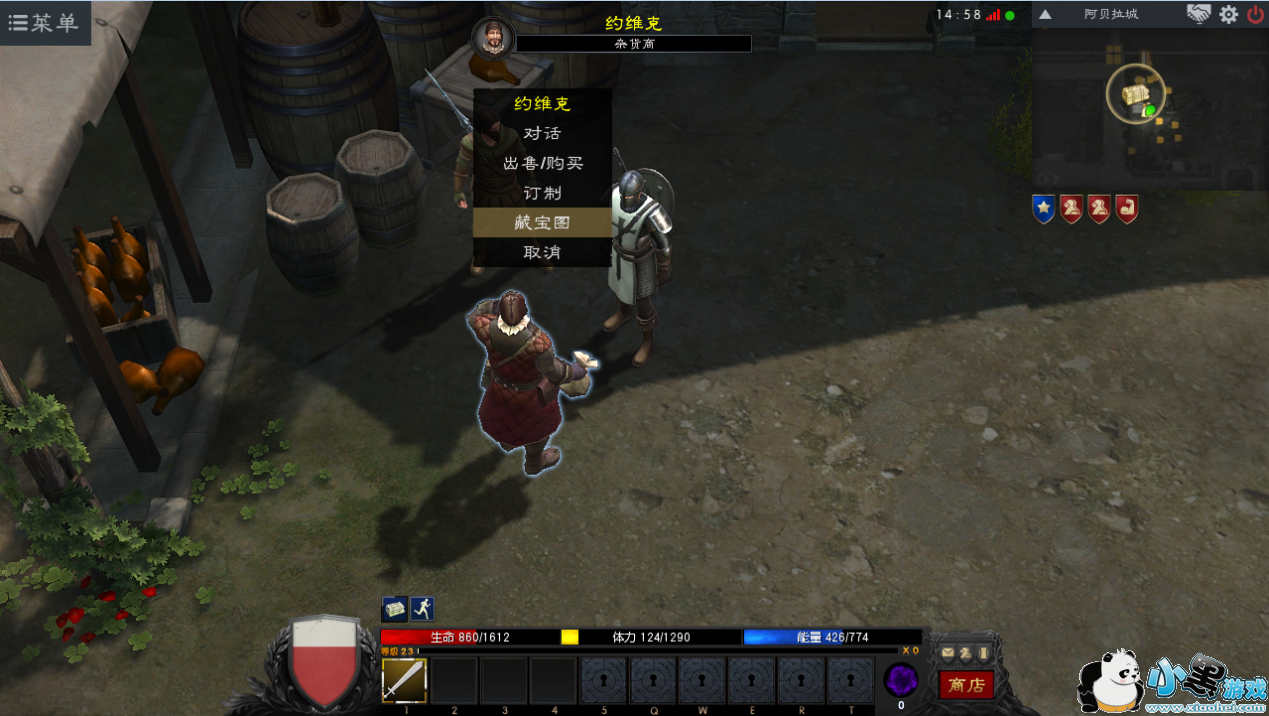
Task: Select the blue star shield icon
Action: pos(1043,209)
